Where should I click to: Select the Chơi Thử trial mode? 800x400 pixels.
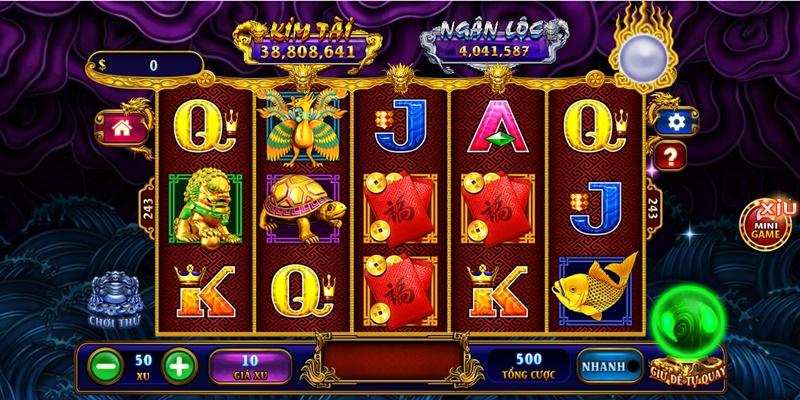[x=113, y=297]
